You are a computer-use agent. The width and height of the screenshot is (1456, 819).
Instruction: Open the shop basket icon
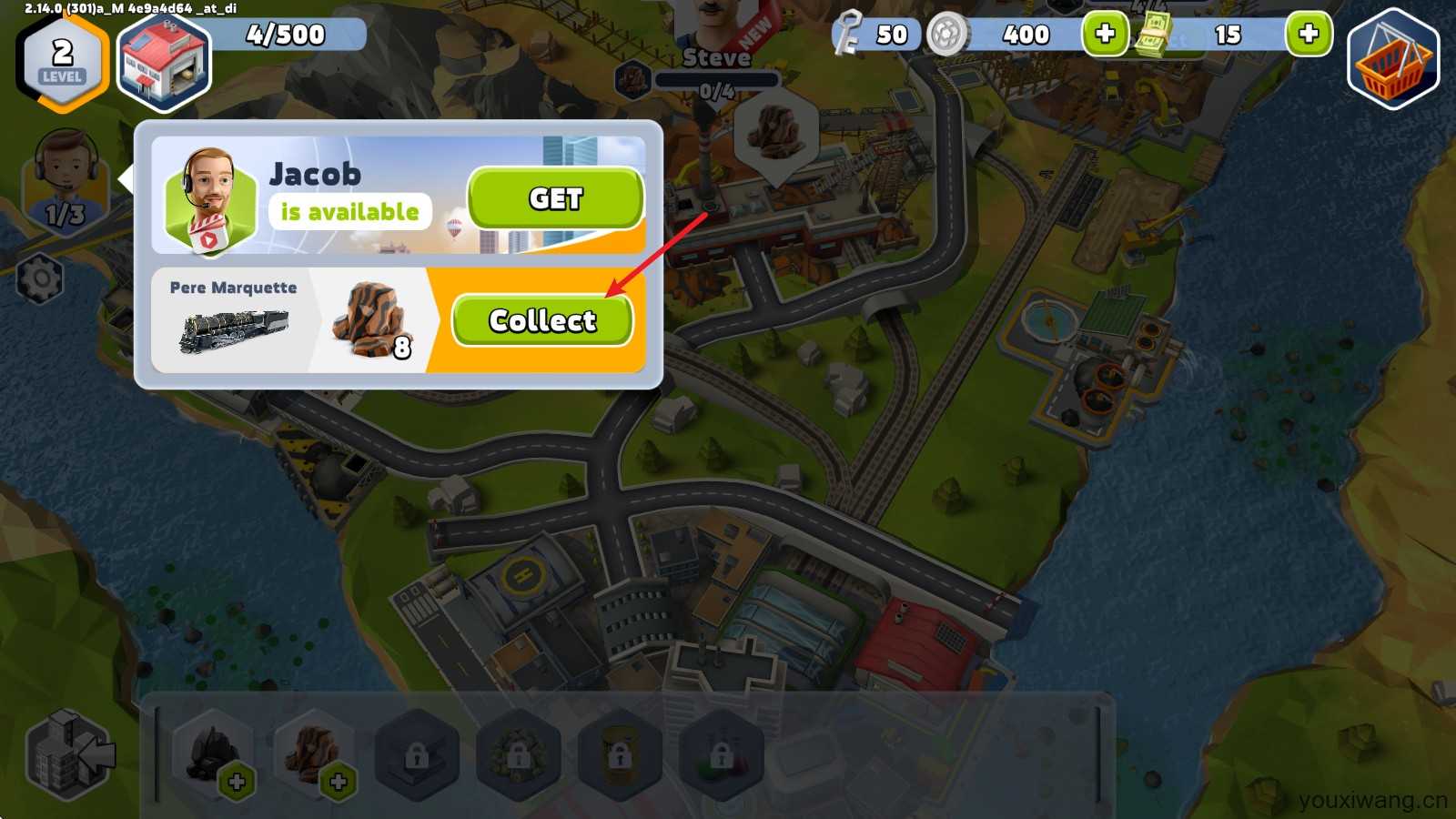1392,60
